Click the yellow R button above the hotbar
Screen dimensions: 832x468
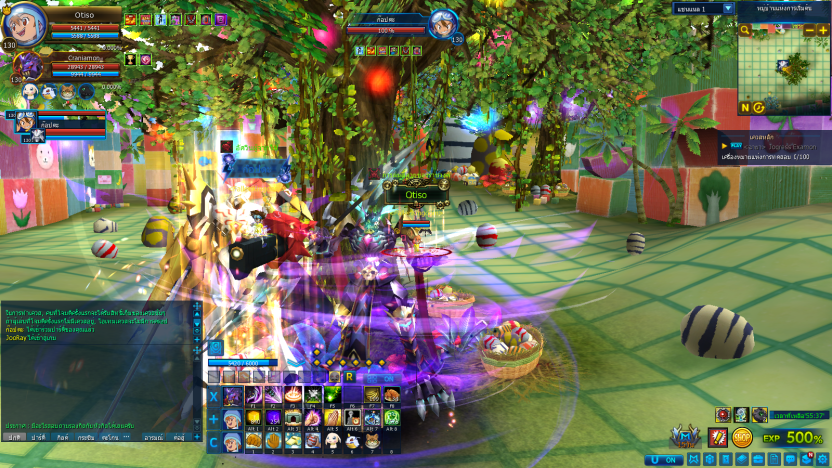349,377
